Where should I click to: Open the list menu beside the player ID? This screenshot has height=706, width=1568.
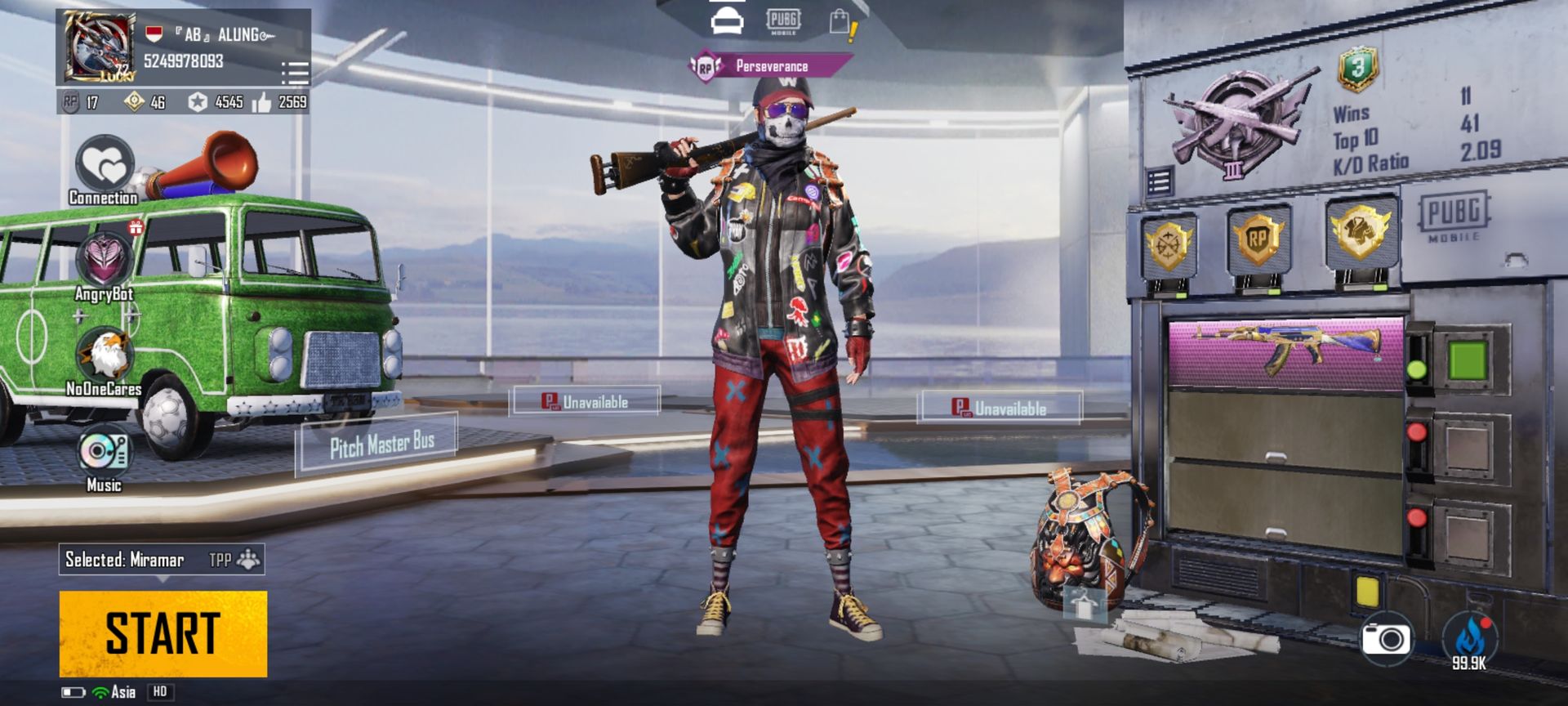click(x=294, y=73)
